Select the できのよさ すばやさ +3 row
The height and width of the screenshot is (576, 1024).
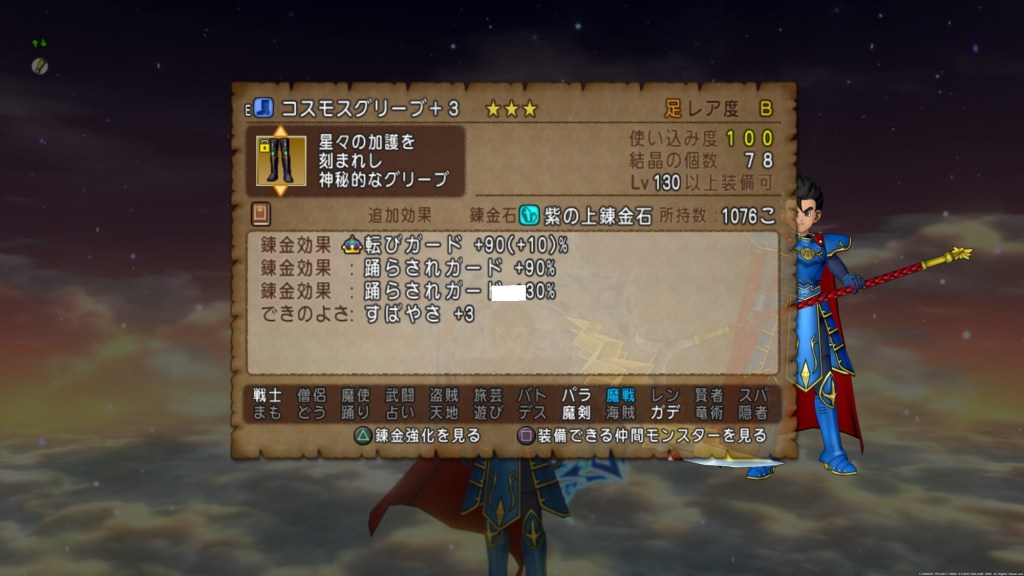coord(368,314)
